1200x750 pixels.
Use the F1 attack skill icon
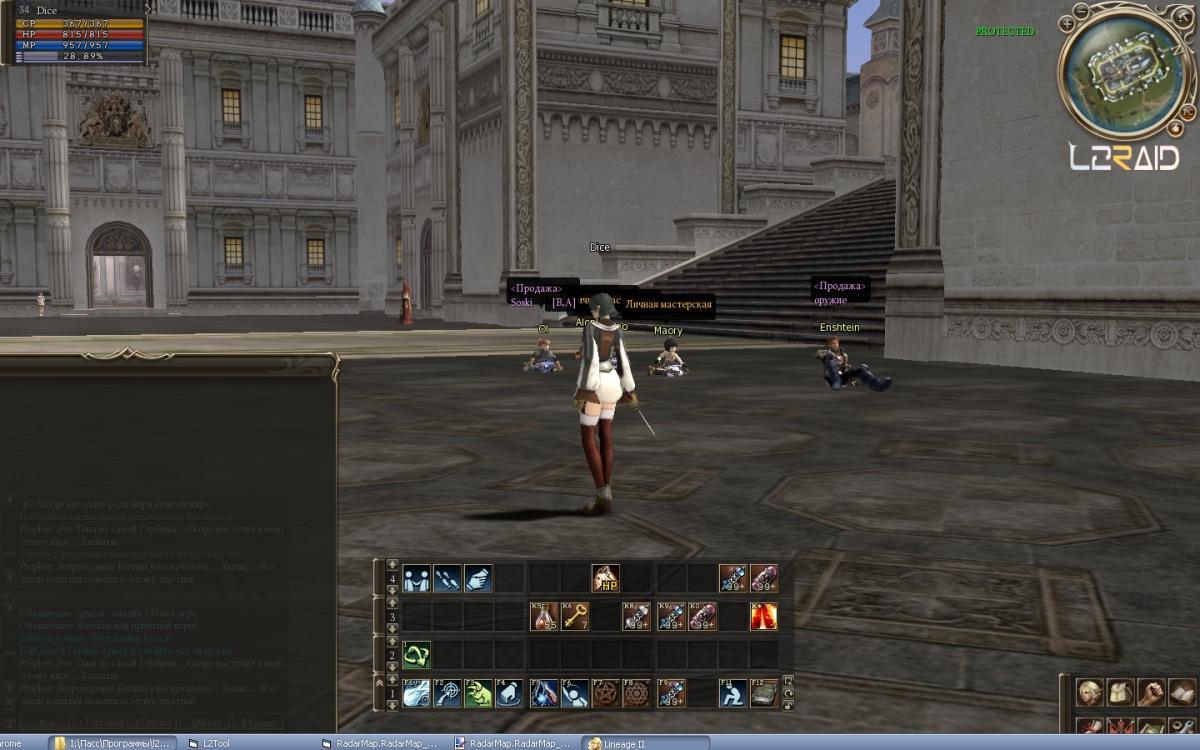point(417,692)
